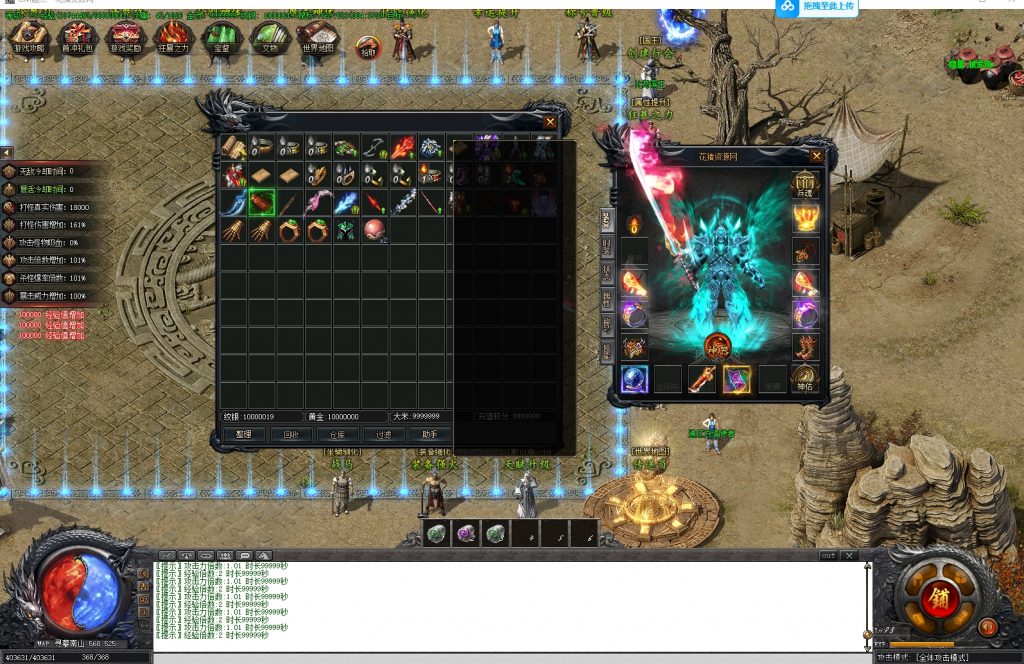Click the 回收 recycle button

click(291, 434)
